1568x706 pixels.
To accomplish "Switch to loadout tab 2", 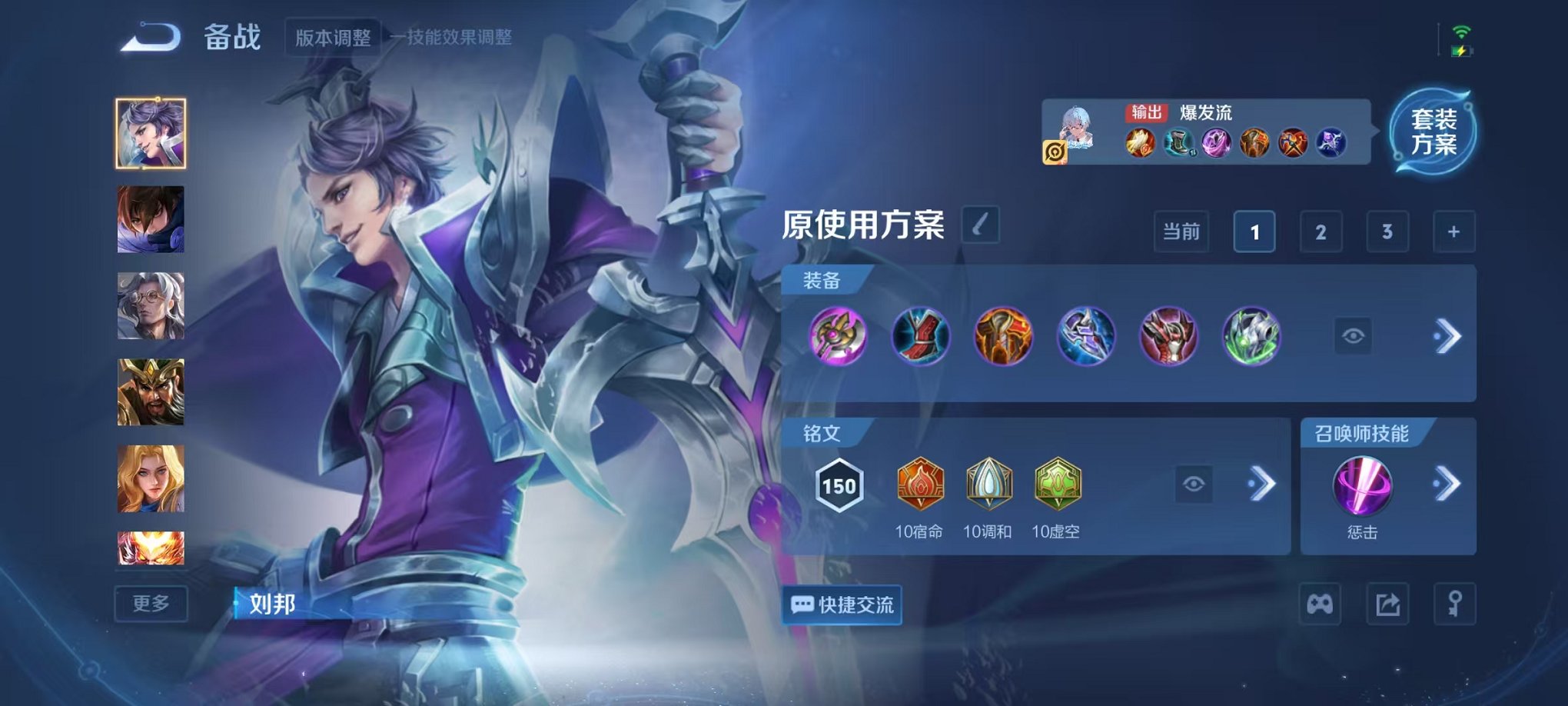I will pos(1321,231).
